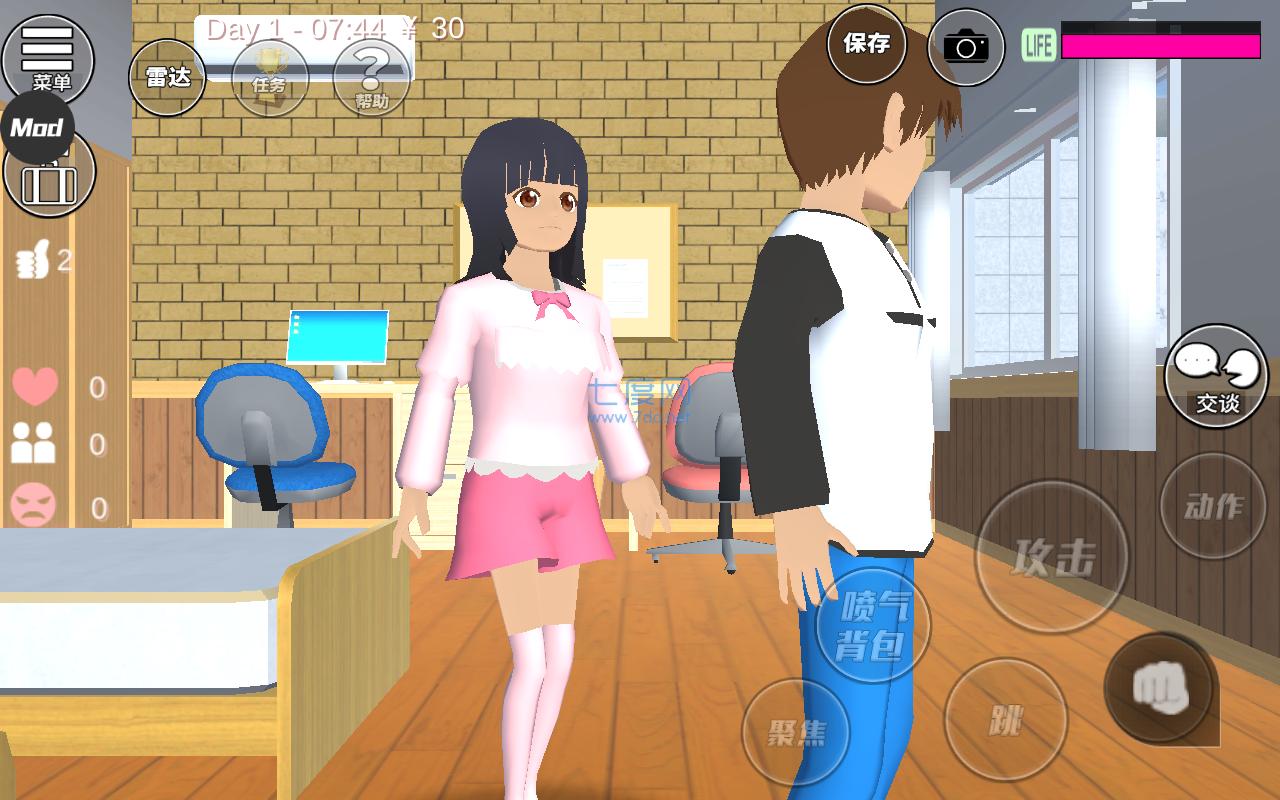The image size is (1280, 800).
Task: Jump with the 跳 button
Action: (1005, 722)
